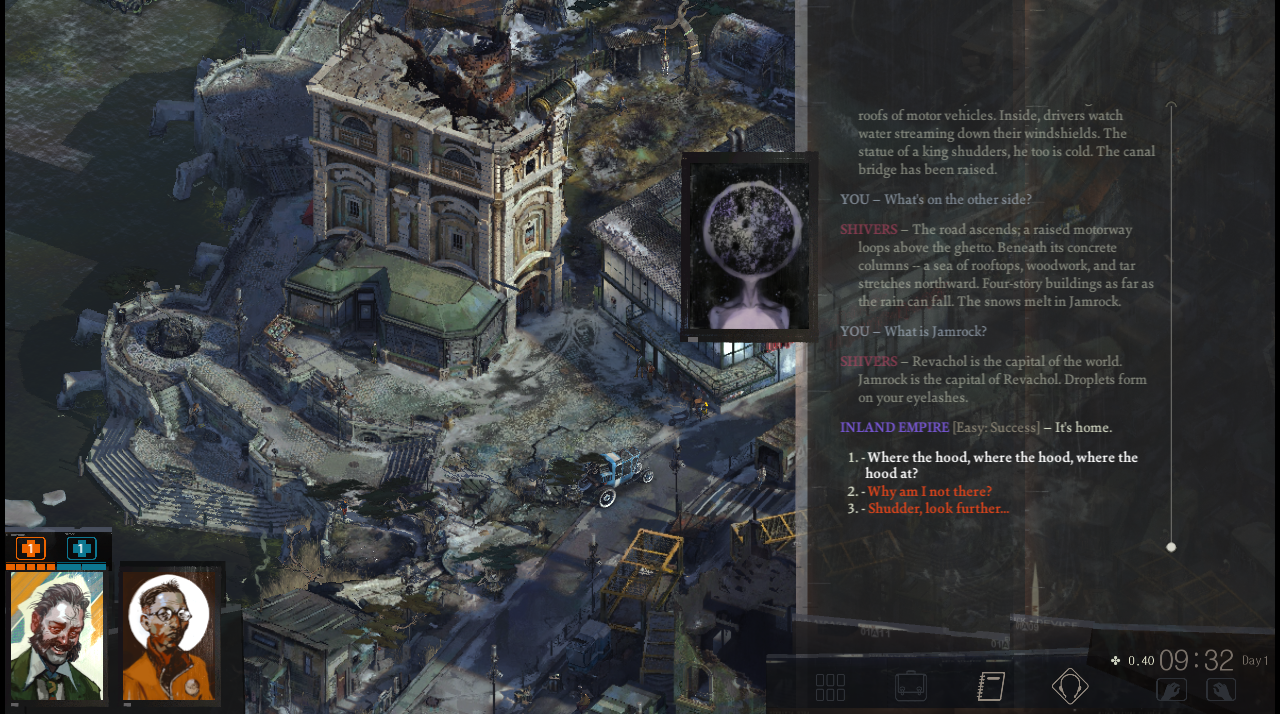Use the orange health healing item button

pyautogui.click(x=31, y=548)
